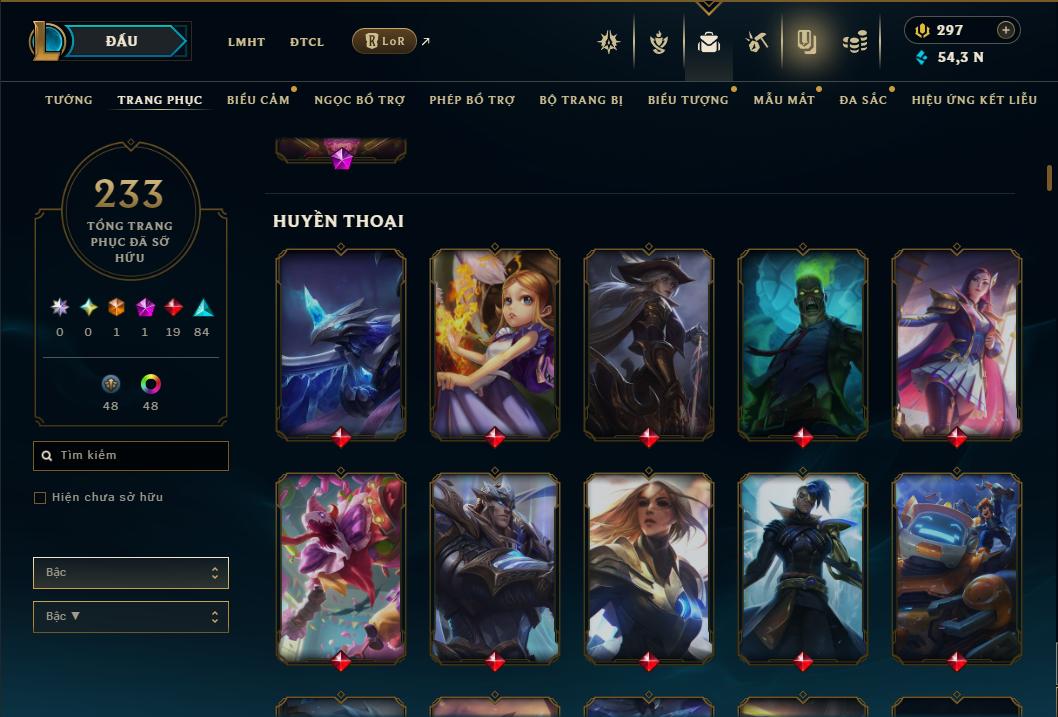This screenshot has height=717, width=1058.
Task: Open the loot crafting hammer icon
Action: click(x=756, y=42)
